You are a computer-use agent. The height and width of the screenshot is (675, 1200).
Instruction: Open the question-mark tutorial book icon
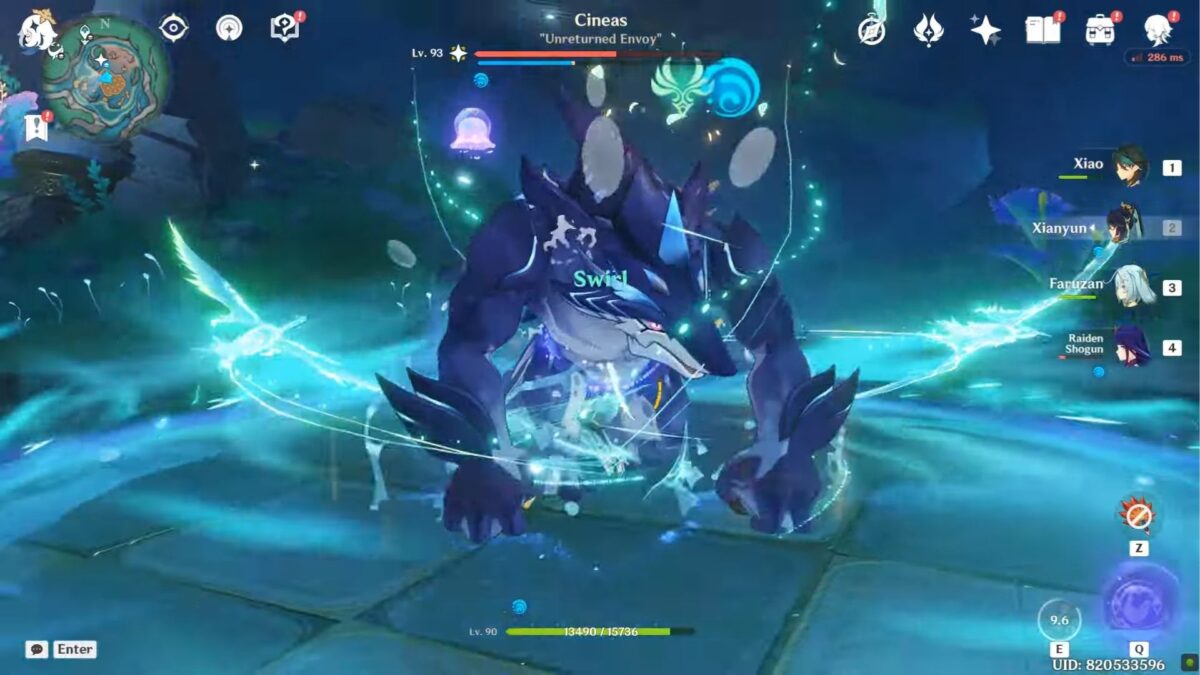coord(285,28)
